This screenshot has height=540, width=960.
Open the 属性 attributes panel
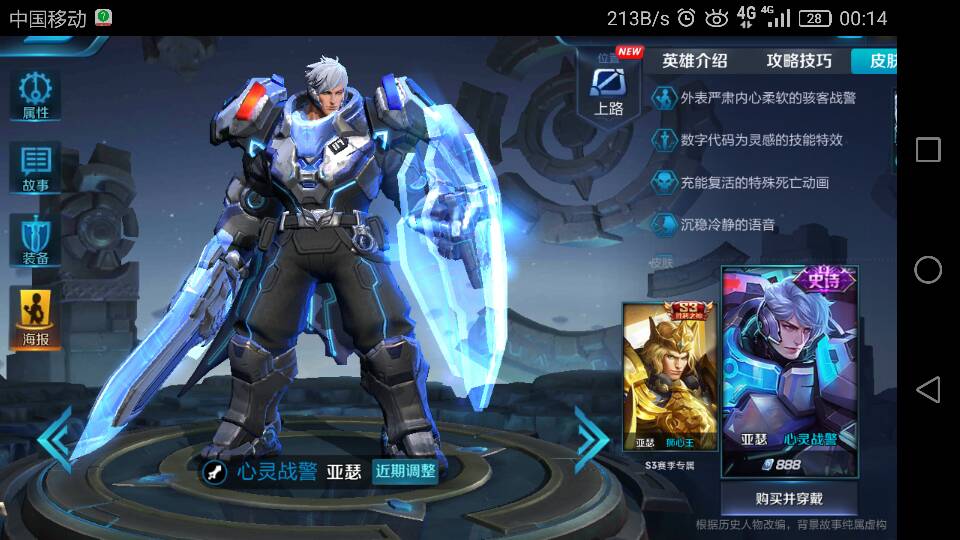click(x=36, y=96)
